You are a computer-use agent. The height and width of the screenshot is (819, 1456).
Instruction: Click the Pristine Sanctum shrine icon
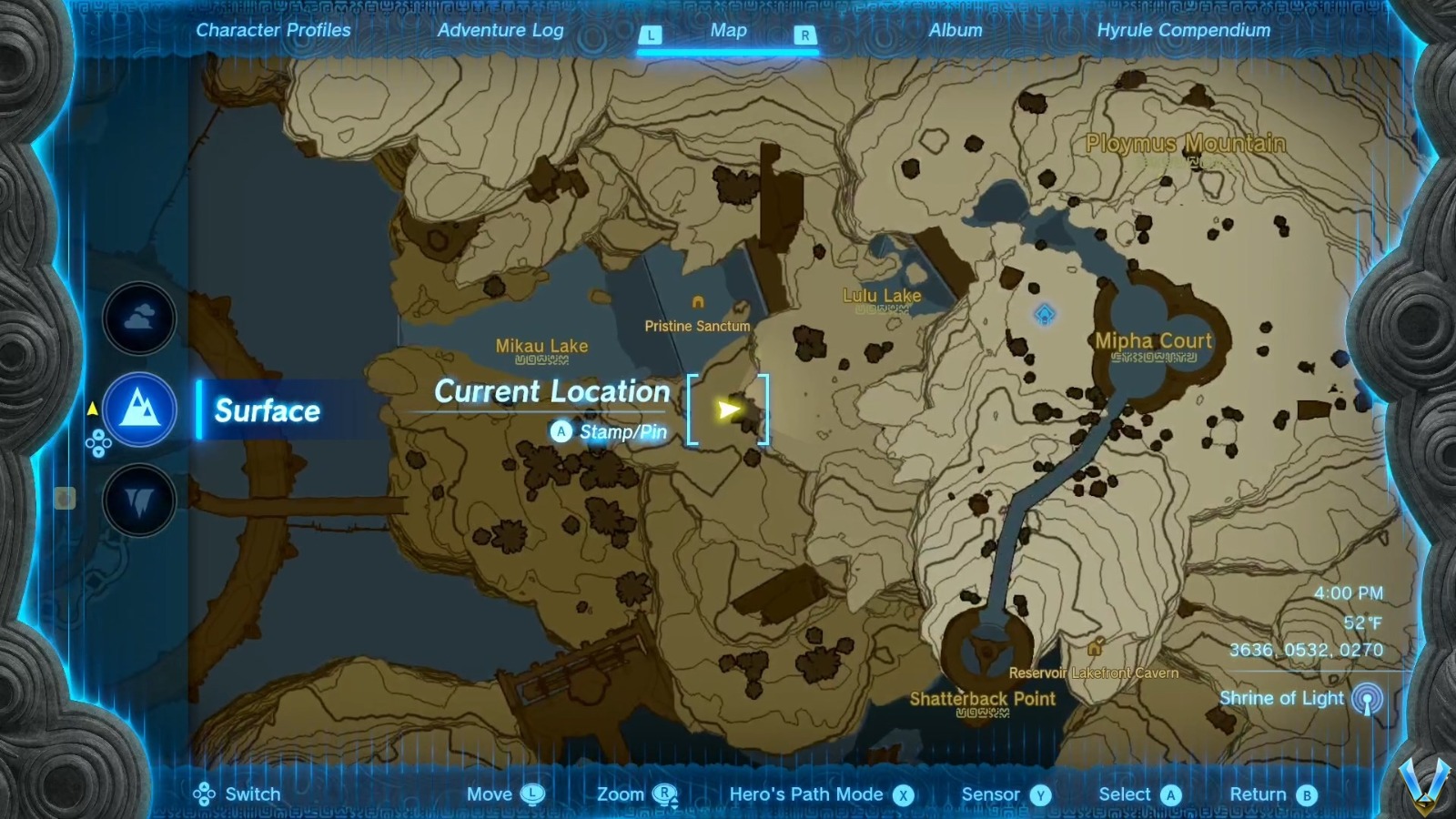tap(698, 300)
